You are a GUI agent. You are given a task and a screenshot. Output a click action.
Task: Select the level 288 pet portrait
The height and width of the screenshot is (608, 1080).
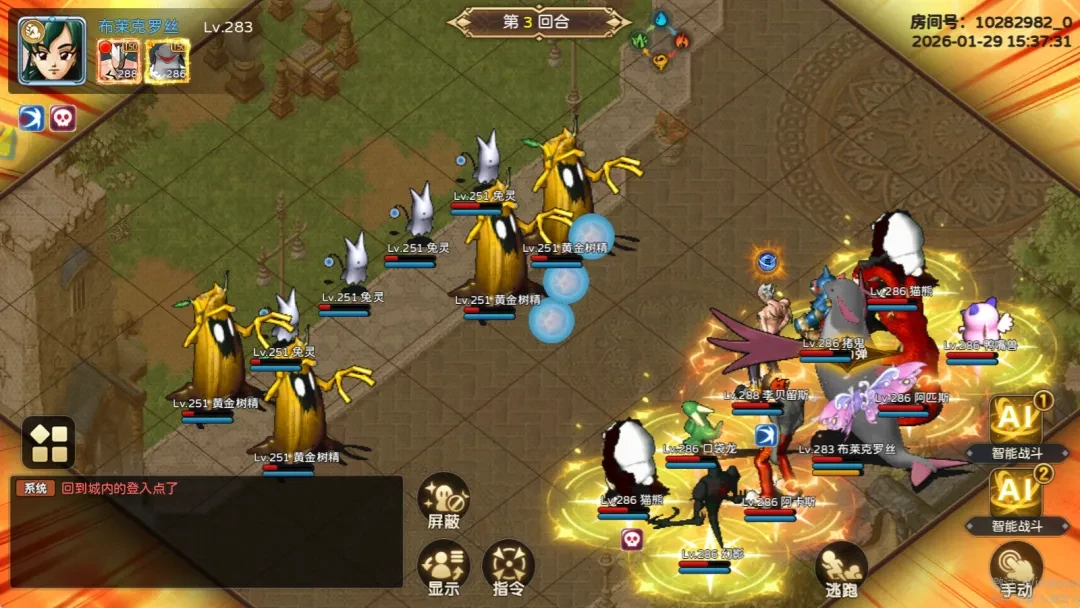click(x=118, y=60)
